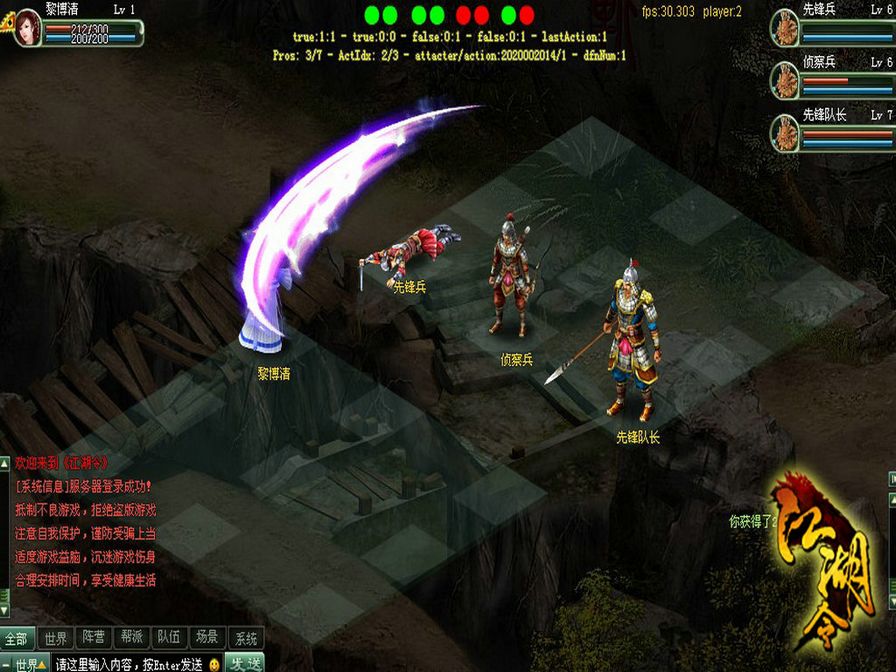
Task: Open the 世界 chat tab
Action: click(56, 638)
